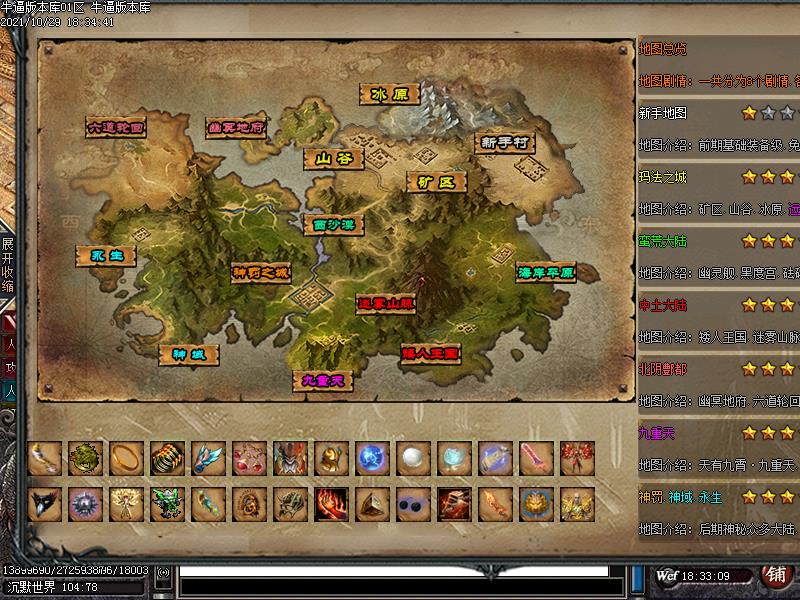Select 六道轮回 on the map
The width and height of the screenshot is (800, 600).
[116, 127]
